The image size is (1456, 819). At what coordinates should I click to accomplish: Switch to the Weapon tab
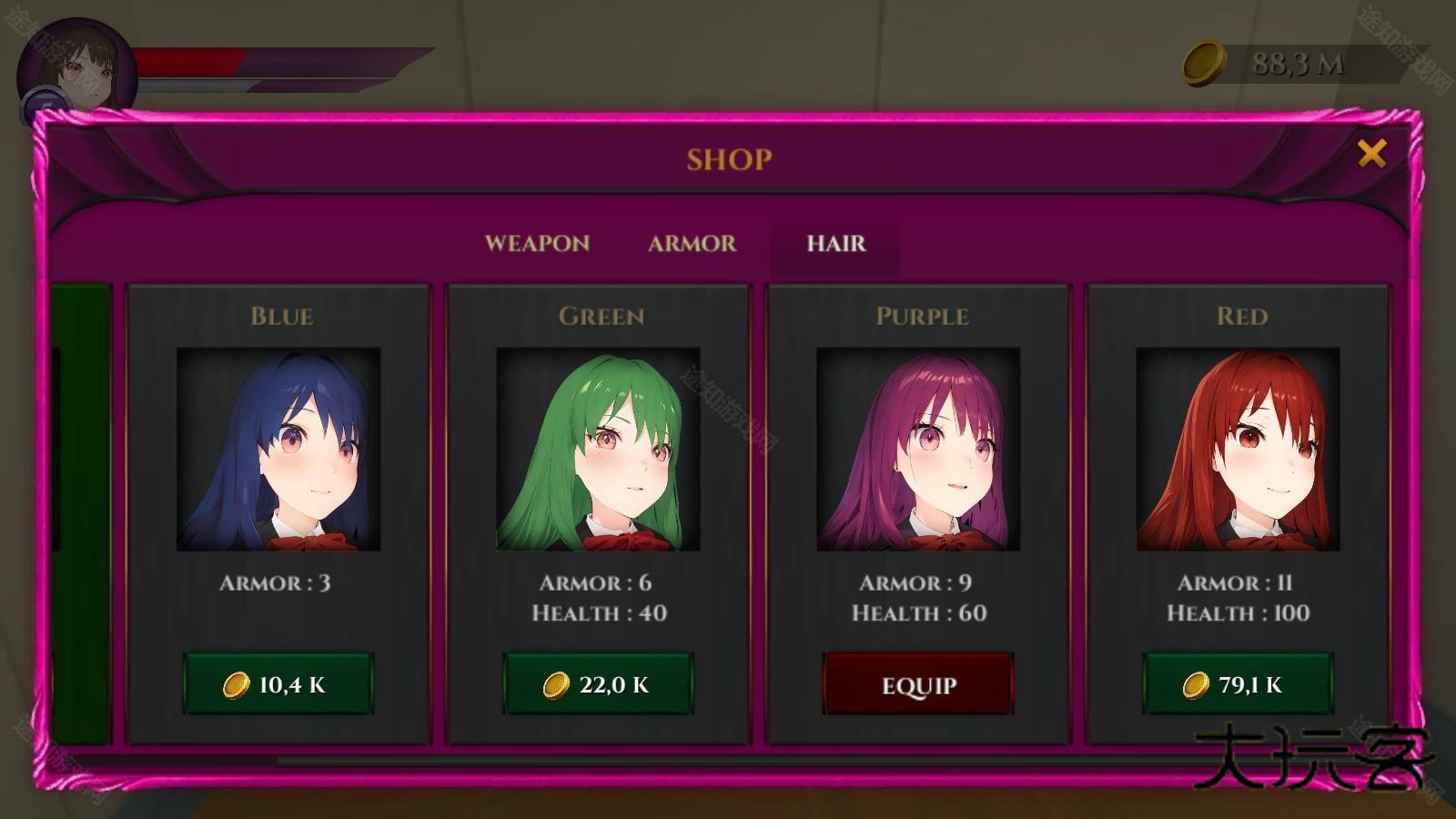pyautogui.click(x=537, y=244)
